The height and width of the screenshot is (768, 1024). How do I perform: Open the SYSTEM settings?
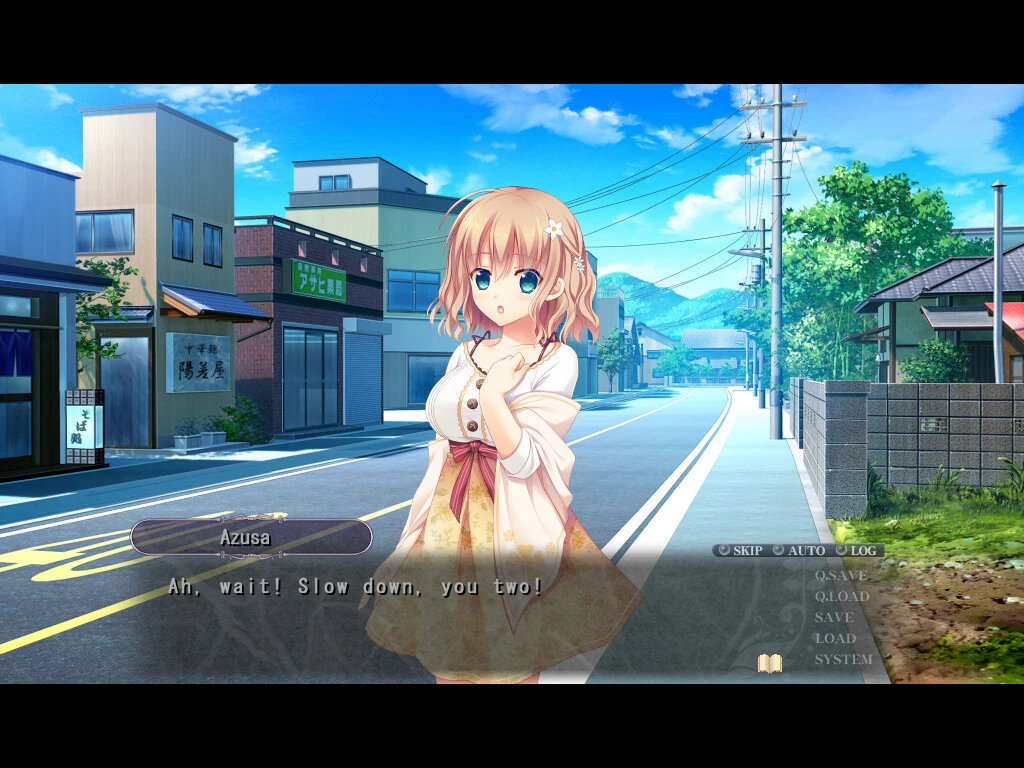(x=843, y=659)
